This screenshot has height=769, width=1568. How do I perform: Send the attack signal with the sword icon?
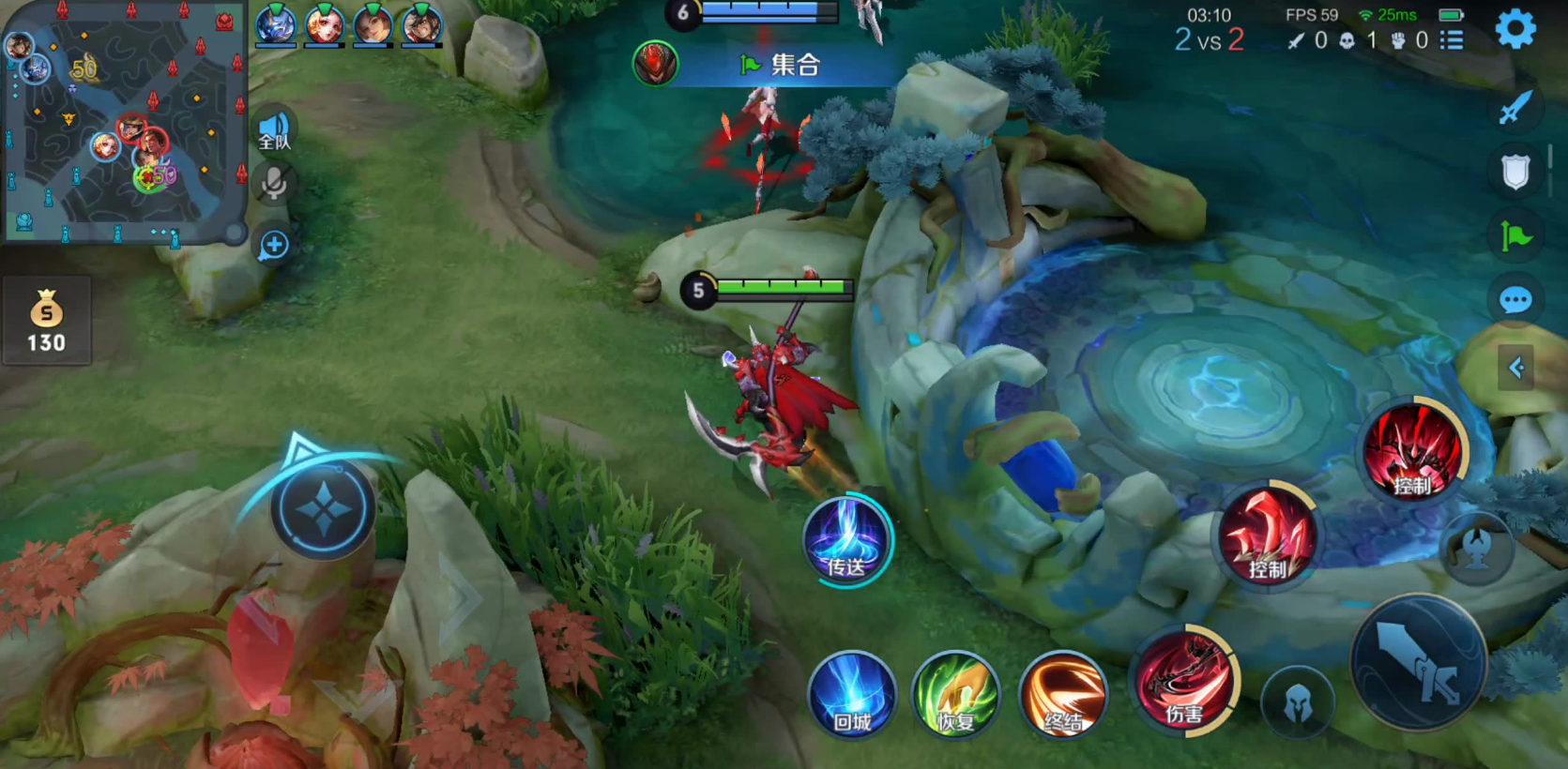click(1515, 109)
